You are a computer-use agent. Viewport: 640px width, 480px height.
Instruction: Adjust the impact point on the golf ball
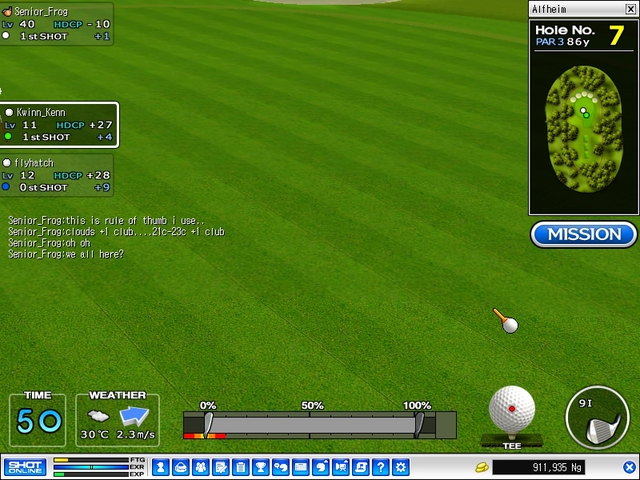(512, 408)
